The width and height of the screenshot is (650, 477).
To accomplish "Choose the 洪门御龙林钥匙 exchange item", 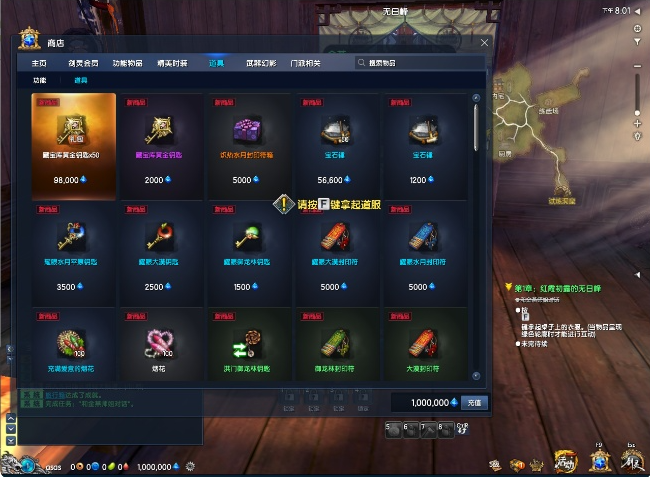I will pos(247,343).
